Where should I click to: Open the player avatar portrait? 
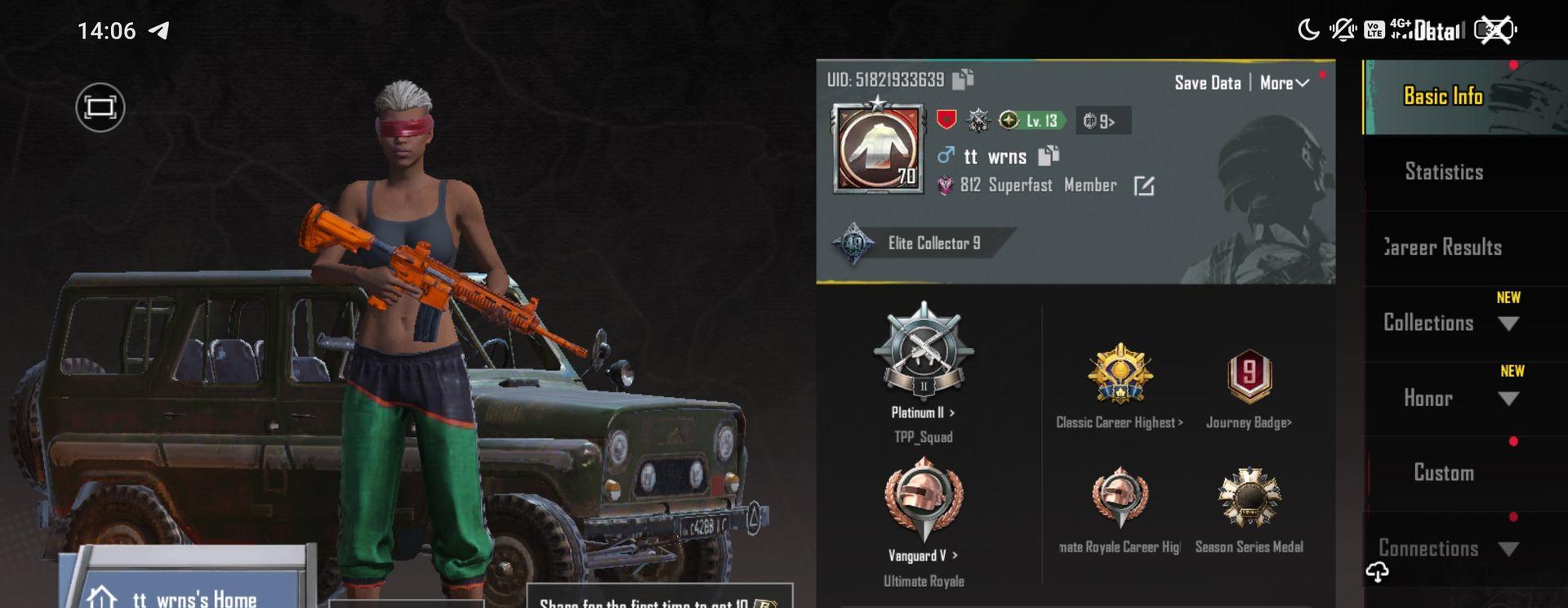pos(878,149)
